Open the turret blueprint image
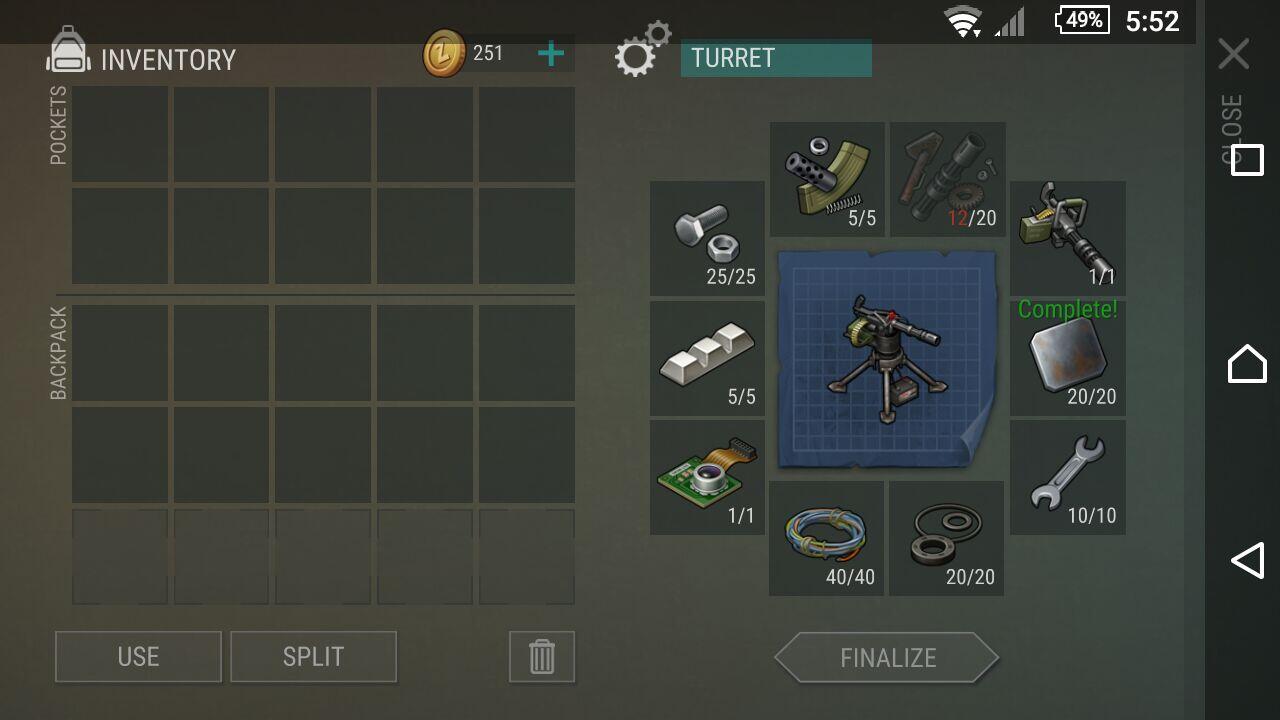This screenshot has width=1280, height=720. (886, 358)
